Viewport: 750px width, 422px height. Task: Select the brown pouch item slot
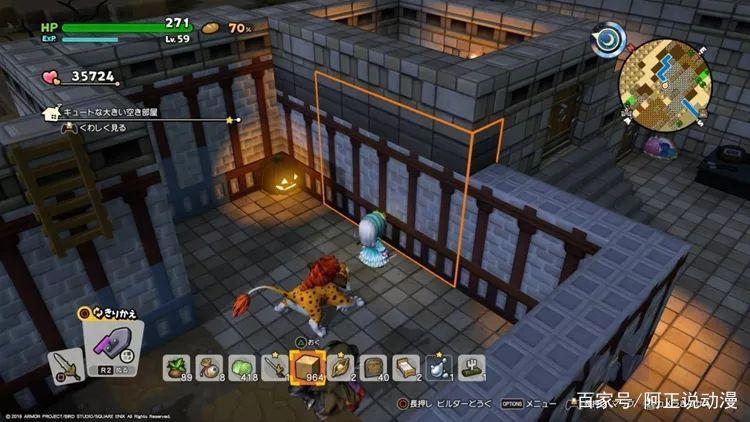[209, 368]
